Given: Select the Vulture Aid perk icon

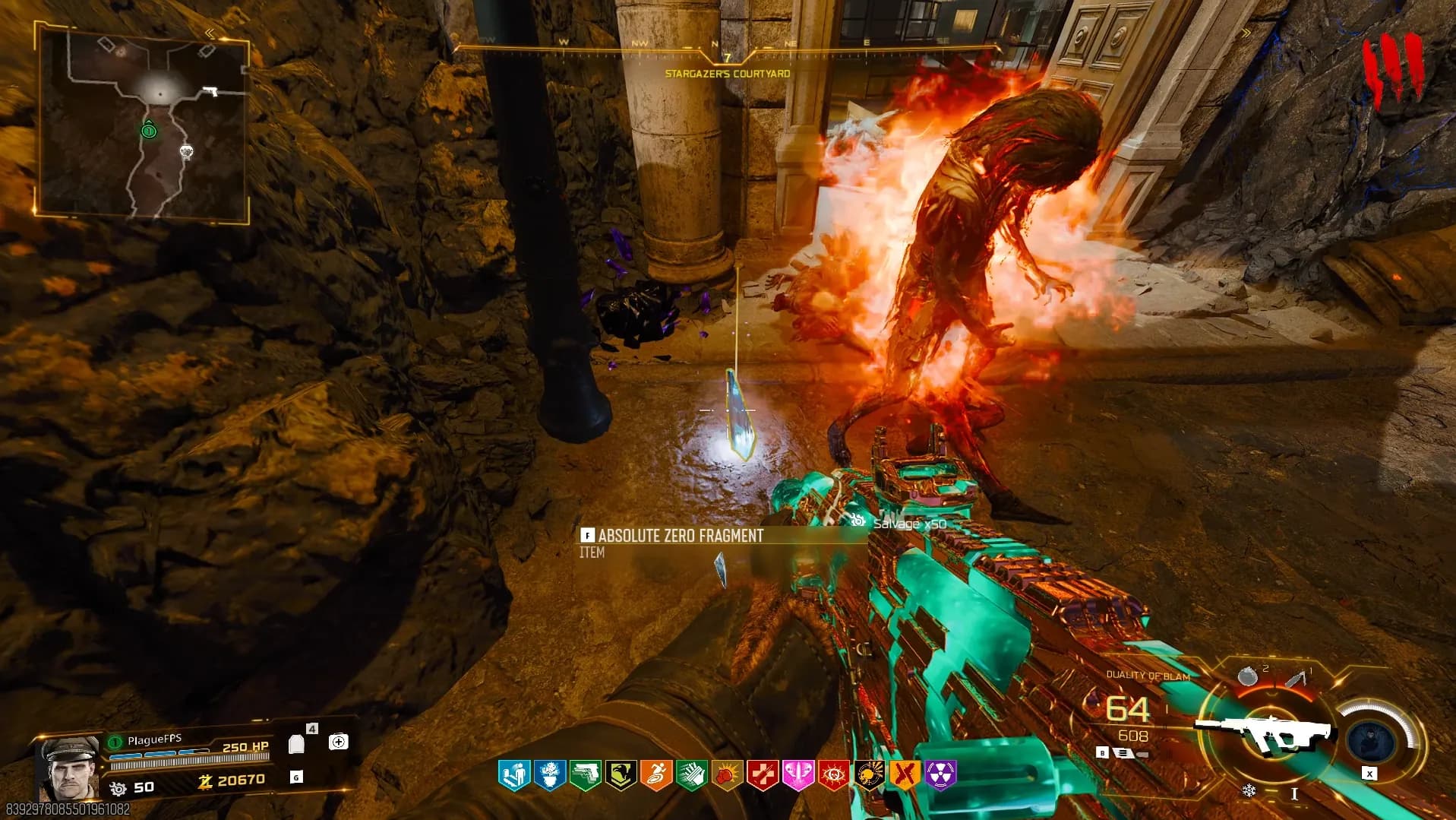Looking at the screenshot, I should pos(621,775).
